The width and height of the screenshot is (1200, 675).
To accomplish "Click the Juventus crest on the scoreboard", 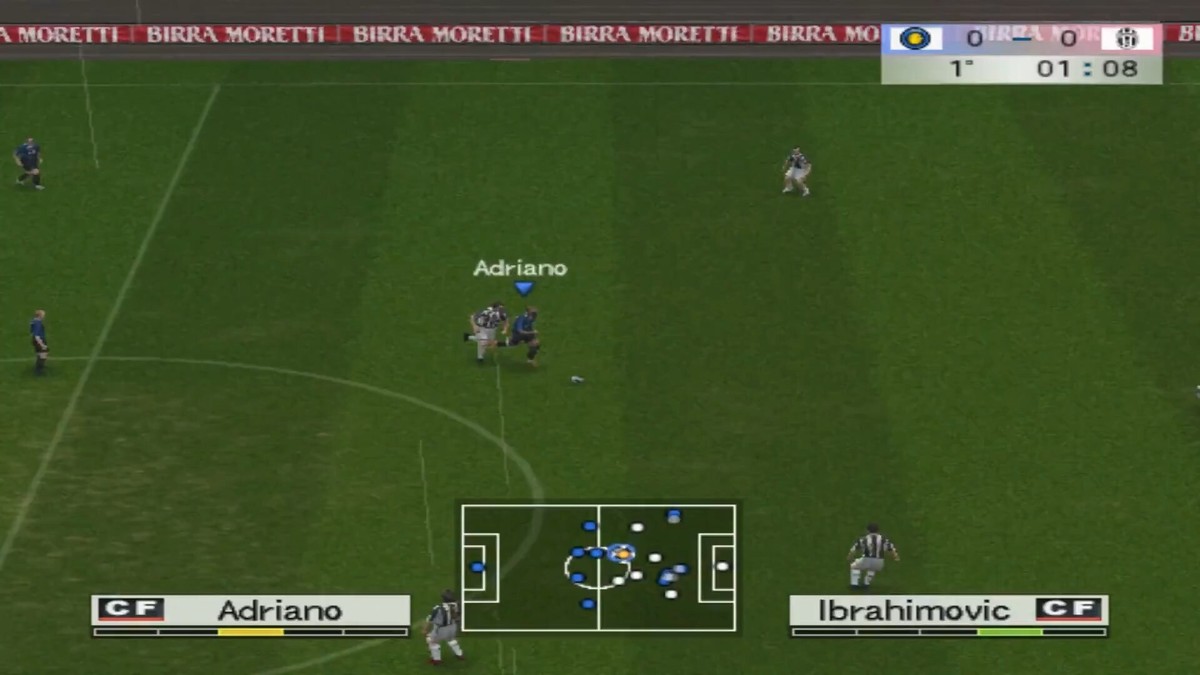I will coord(1127,39).
